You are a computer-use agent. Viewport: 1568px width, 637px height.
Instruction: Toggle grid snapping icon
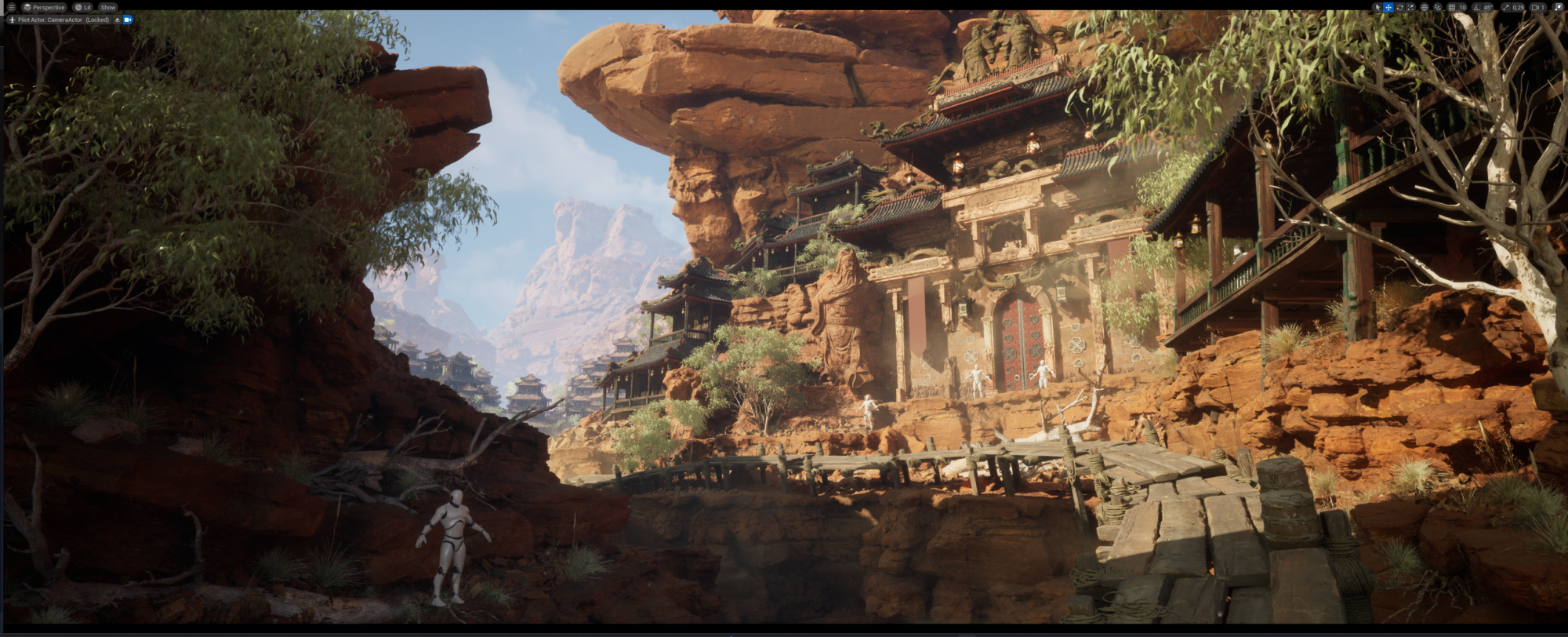(x=1451, y=7)
